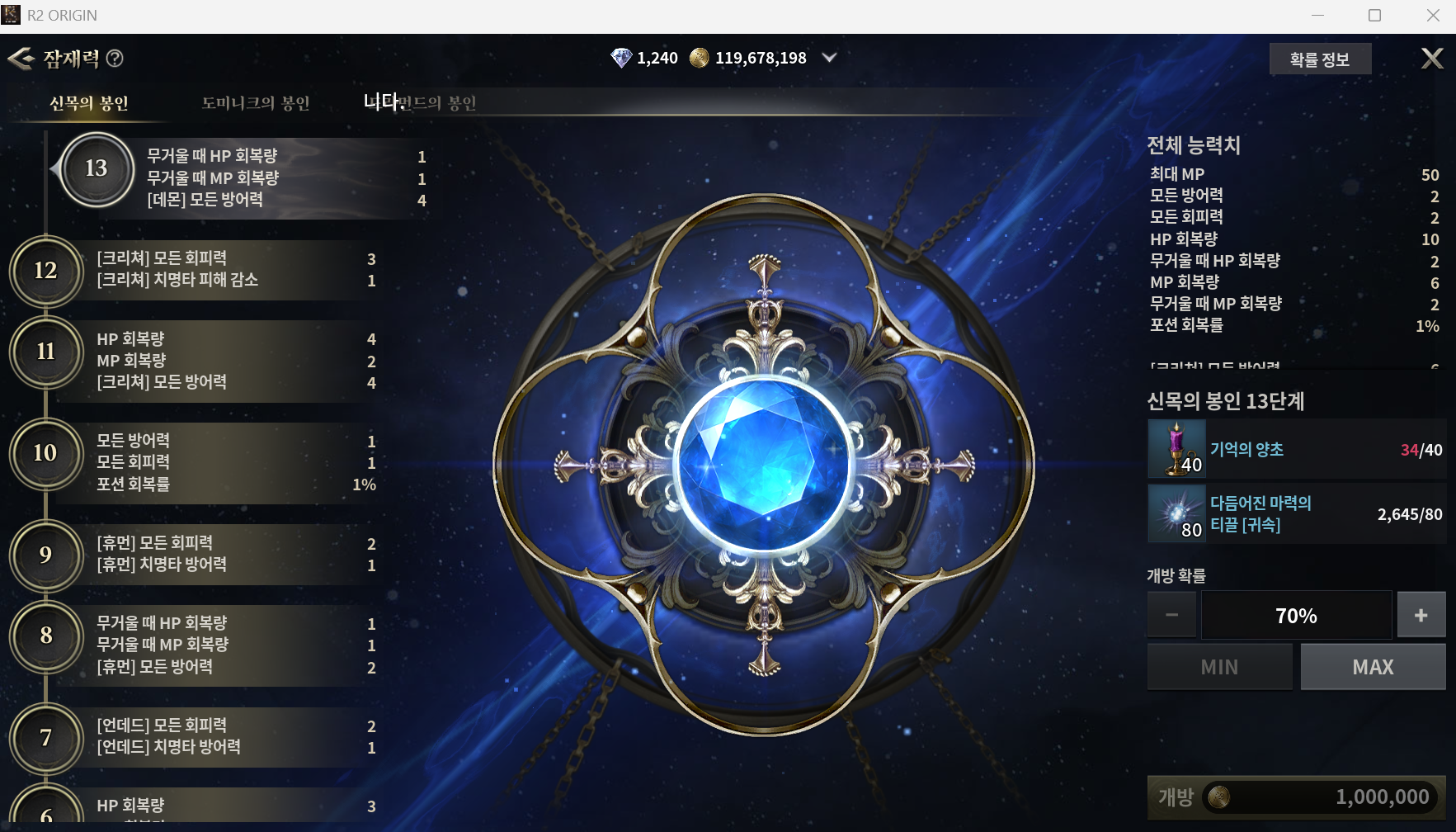Open the 잠재력 help question mark

click(x=115, y=58)
